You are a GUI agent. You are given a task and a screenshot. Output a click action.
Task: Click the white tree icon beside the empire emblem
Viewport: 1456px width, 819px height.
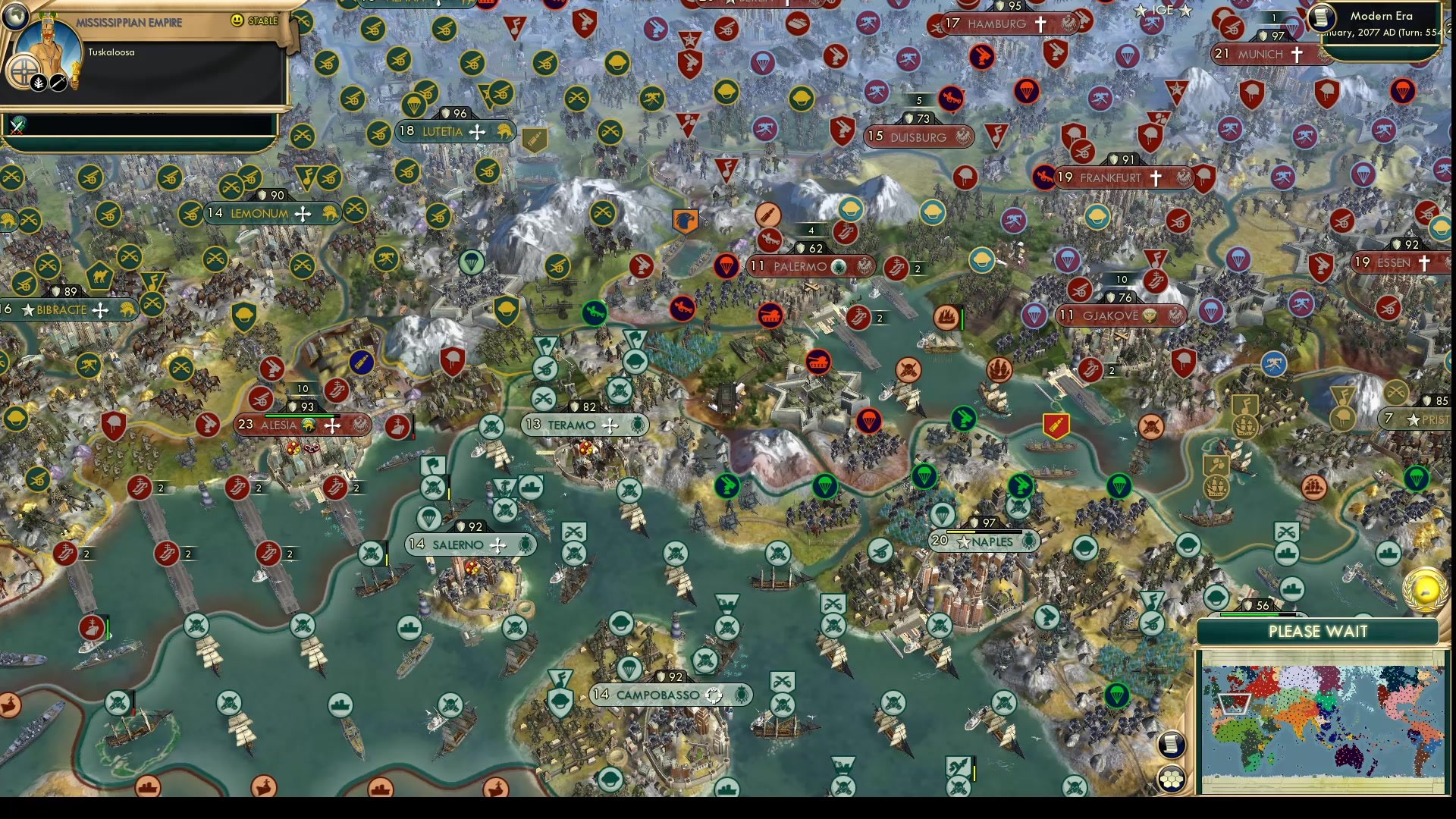click(38, 82)
